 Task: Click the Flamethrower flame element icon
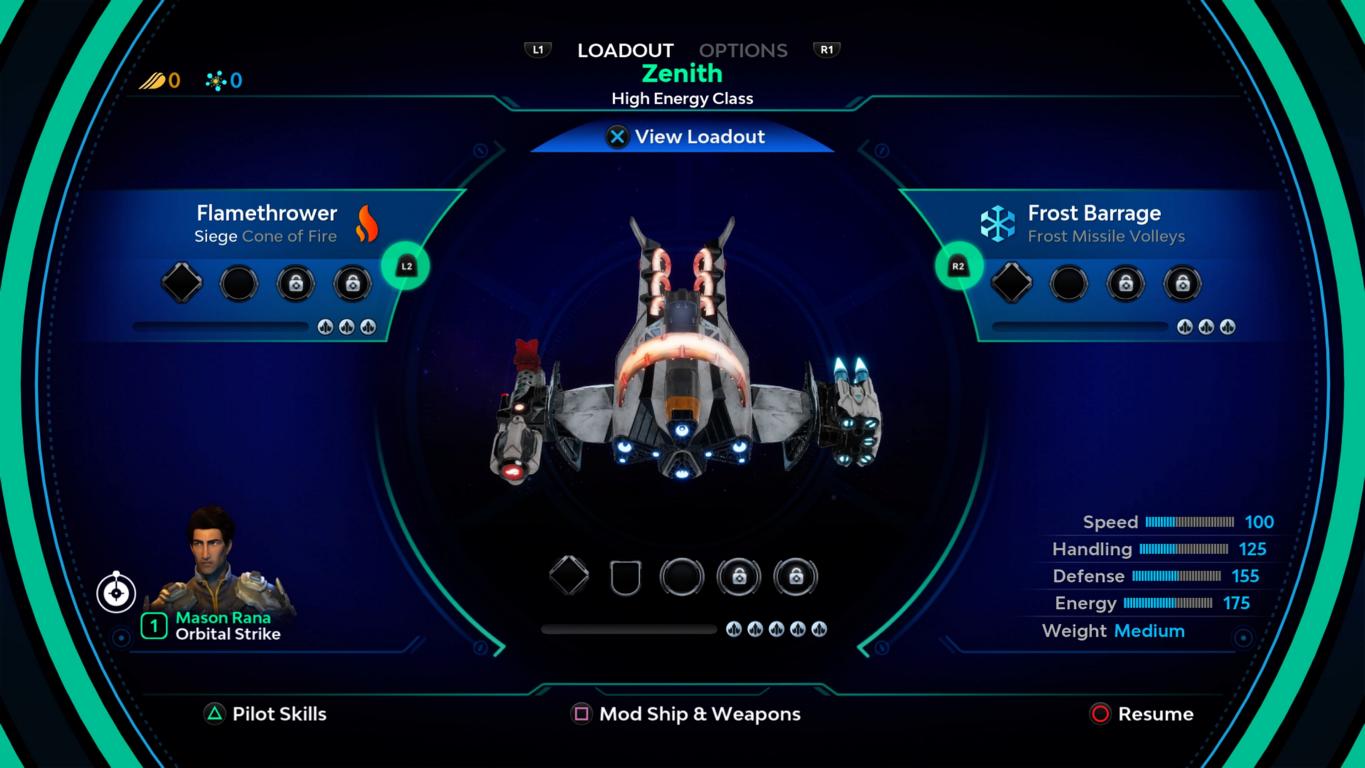[x=367, y=224]
